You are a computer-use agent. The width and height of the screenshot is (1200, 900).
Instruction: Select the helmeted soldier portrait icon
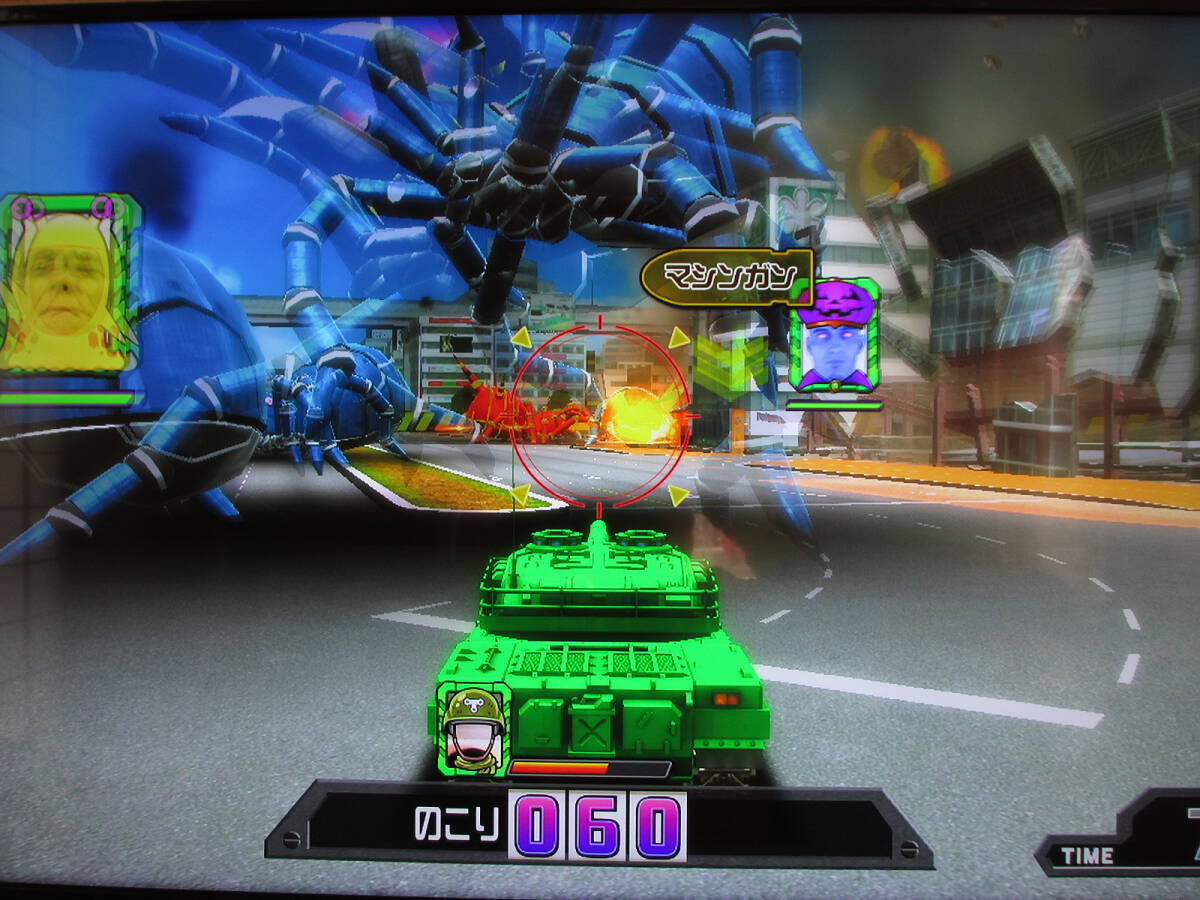[473, 728]
